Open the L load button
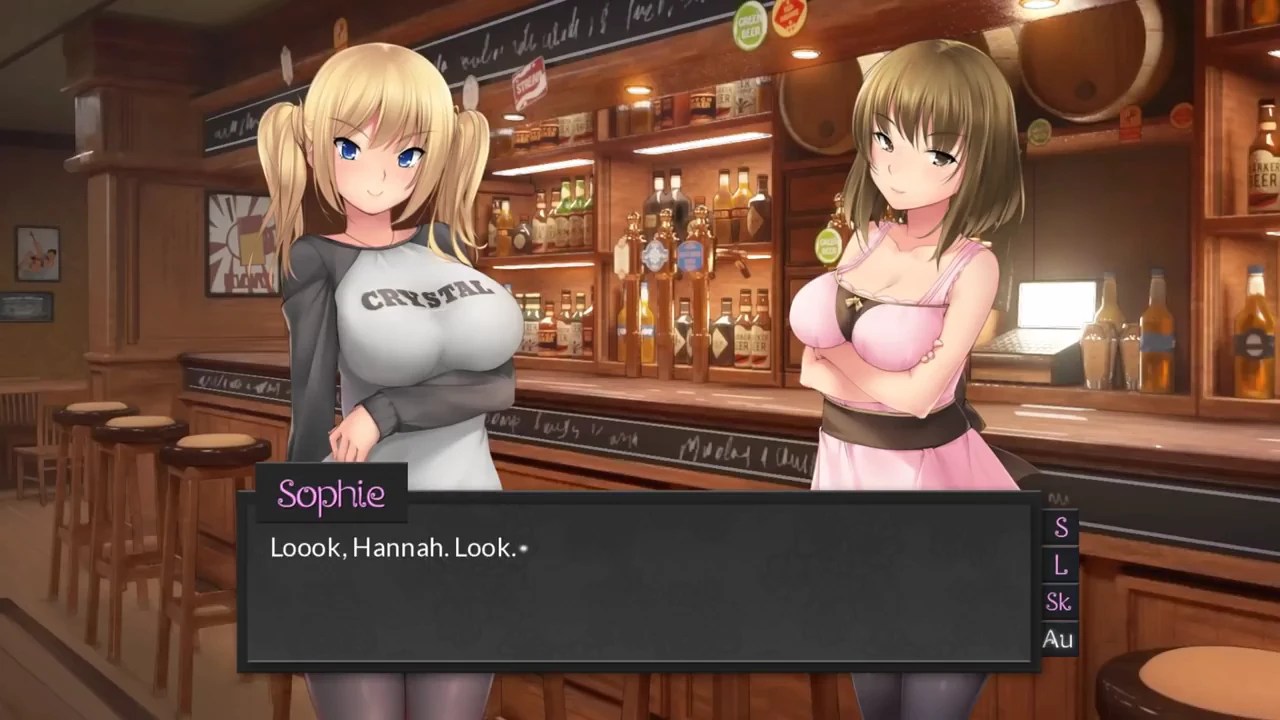 (1060, 565)
